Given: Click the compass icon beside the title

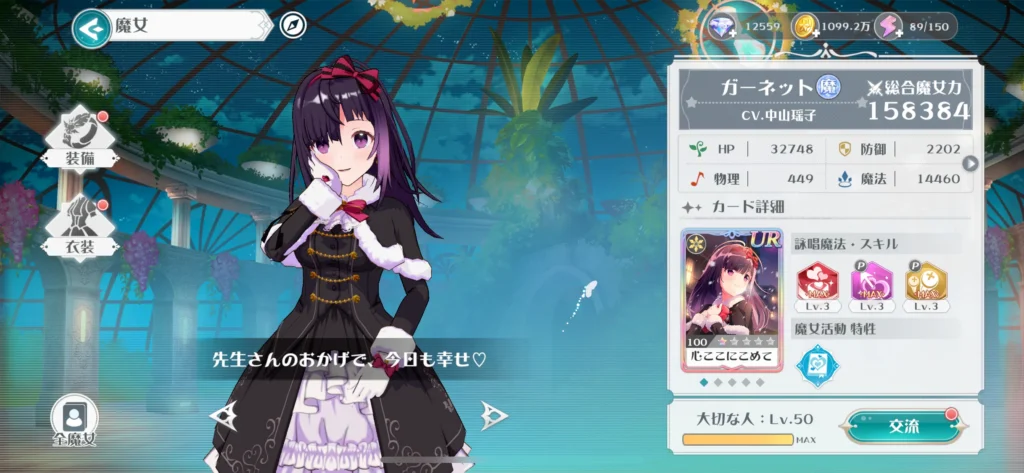Looking at the screenshot, I should point(292,26).
